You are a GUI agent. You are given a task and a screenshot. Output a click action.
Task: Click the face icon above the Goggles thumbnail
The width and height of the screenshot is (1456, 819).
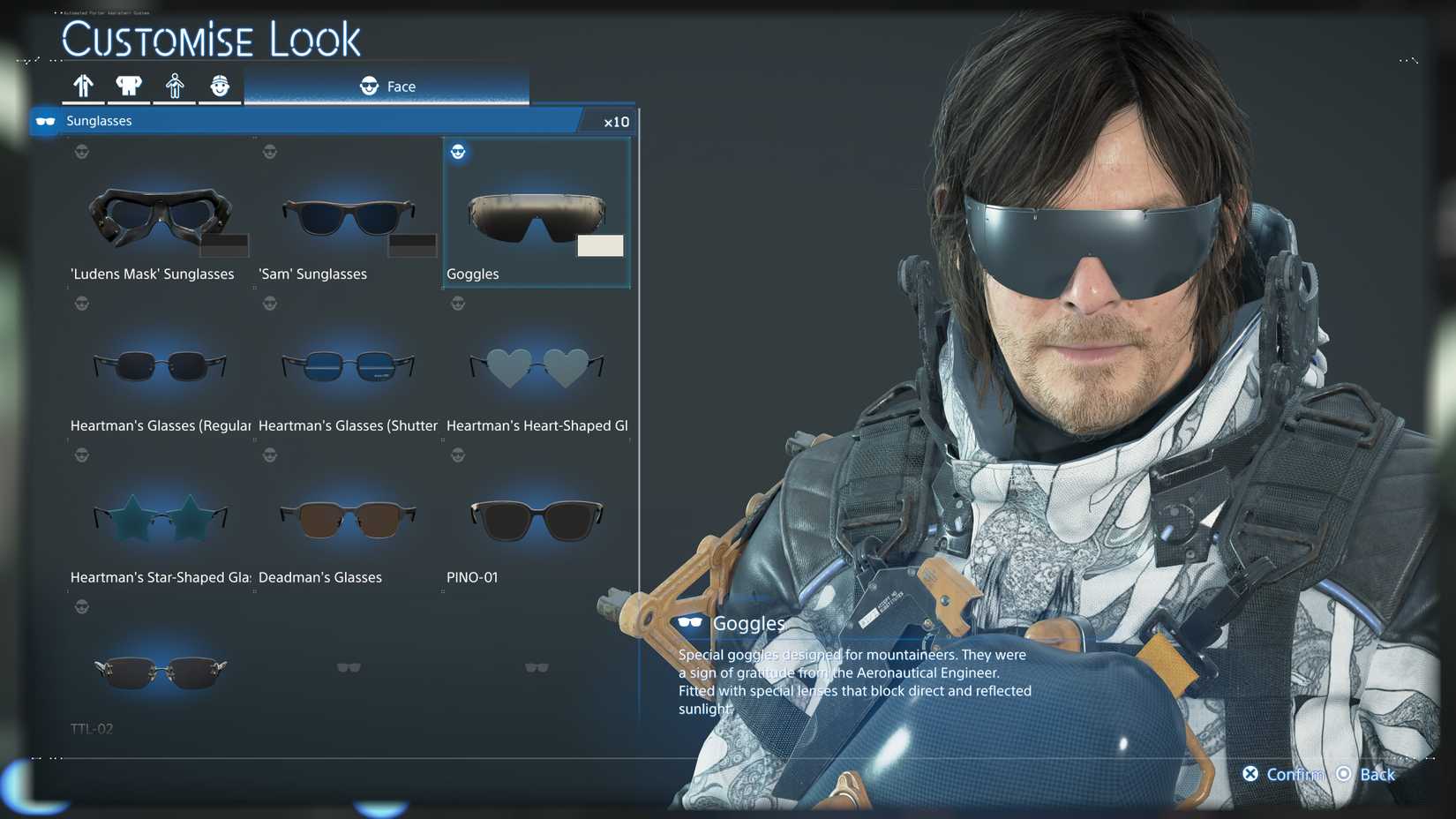(458, 152)
